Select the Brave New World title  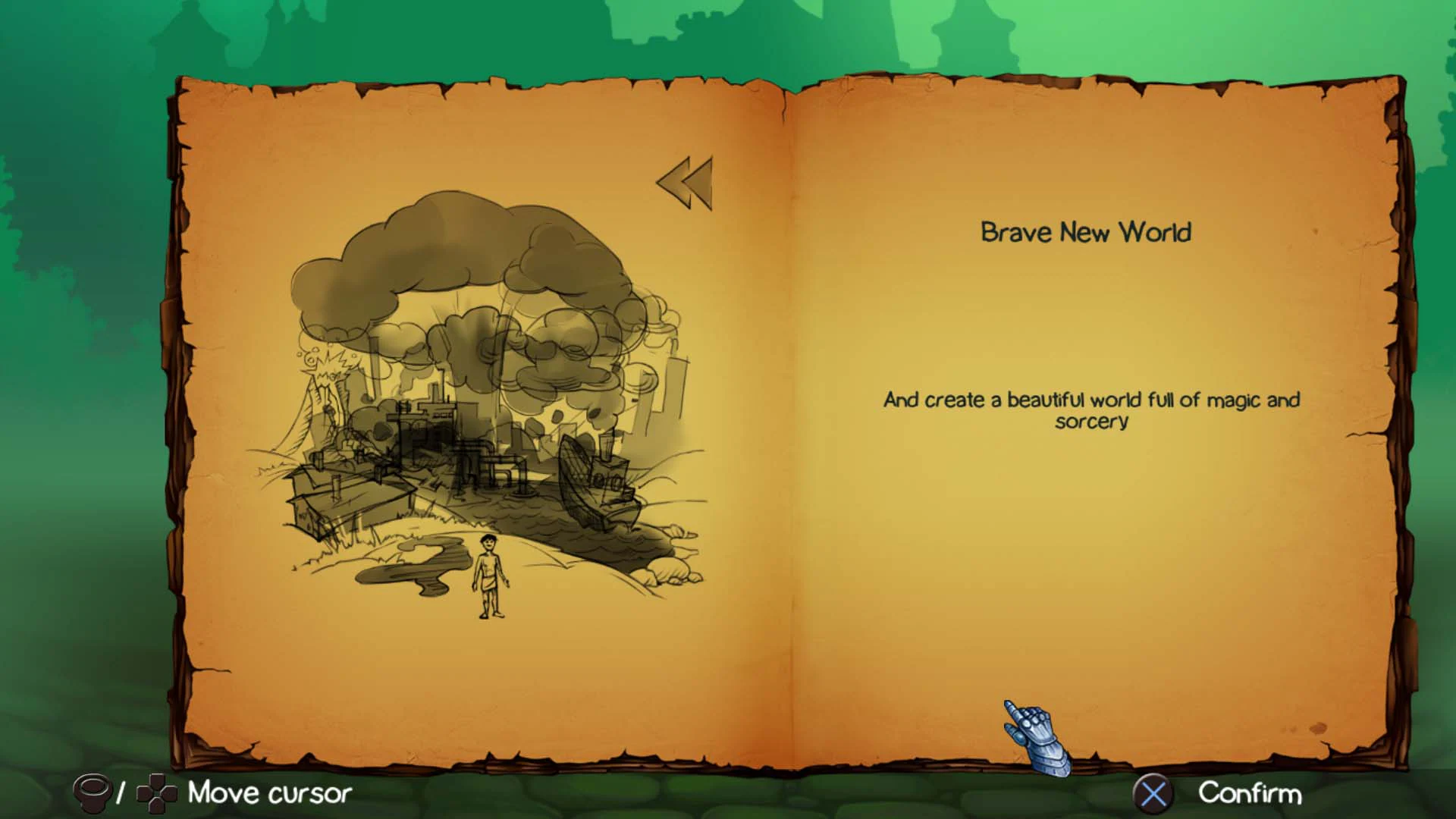(1087, 233)
